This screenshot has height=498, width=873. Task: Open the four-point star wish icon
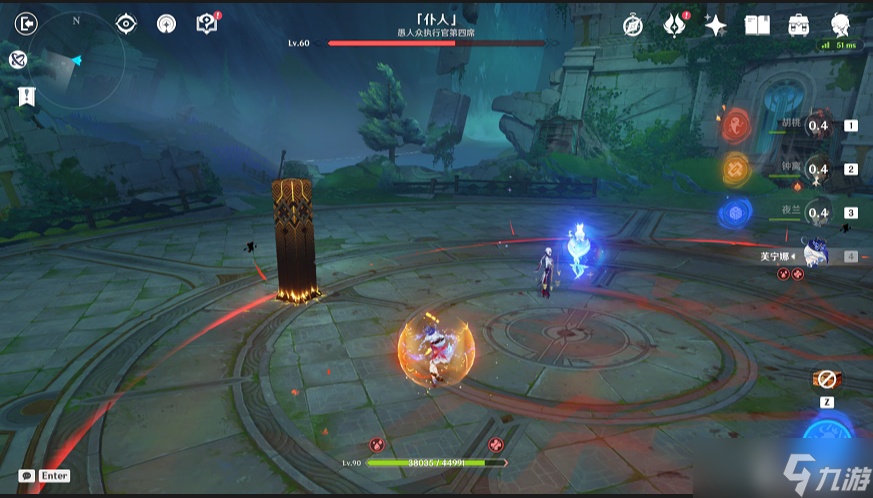[715, 25]
